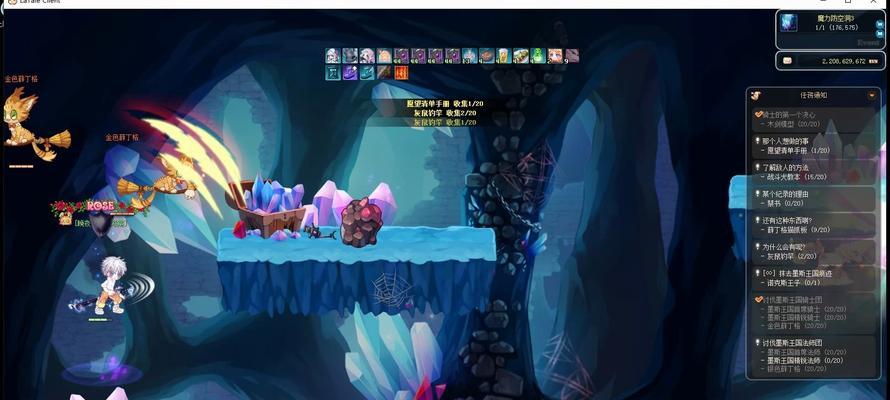
Task: Click the red talisman buff icon
Action: point(401,73)
